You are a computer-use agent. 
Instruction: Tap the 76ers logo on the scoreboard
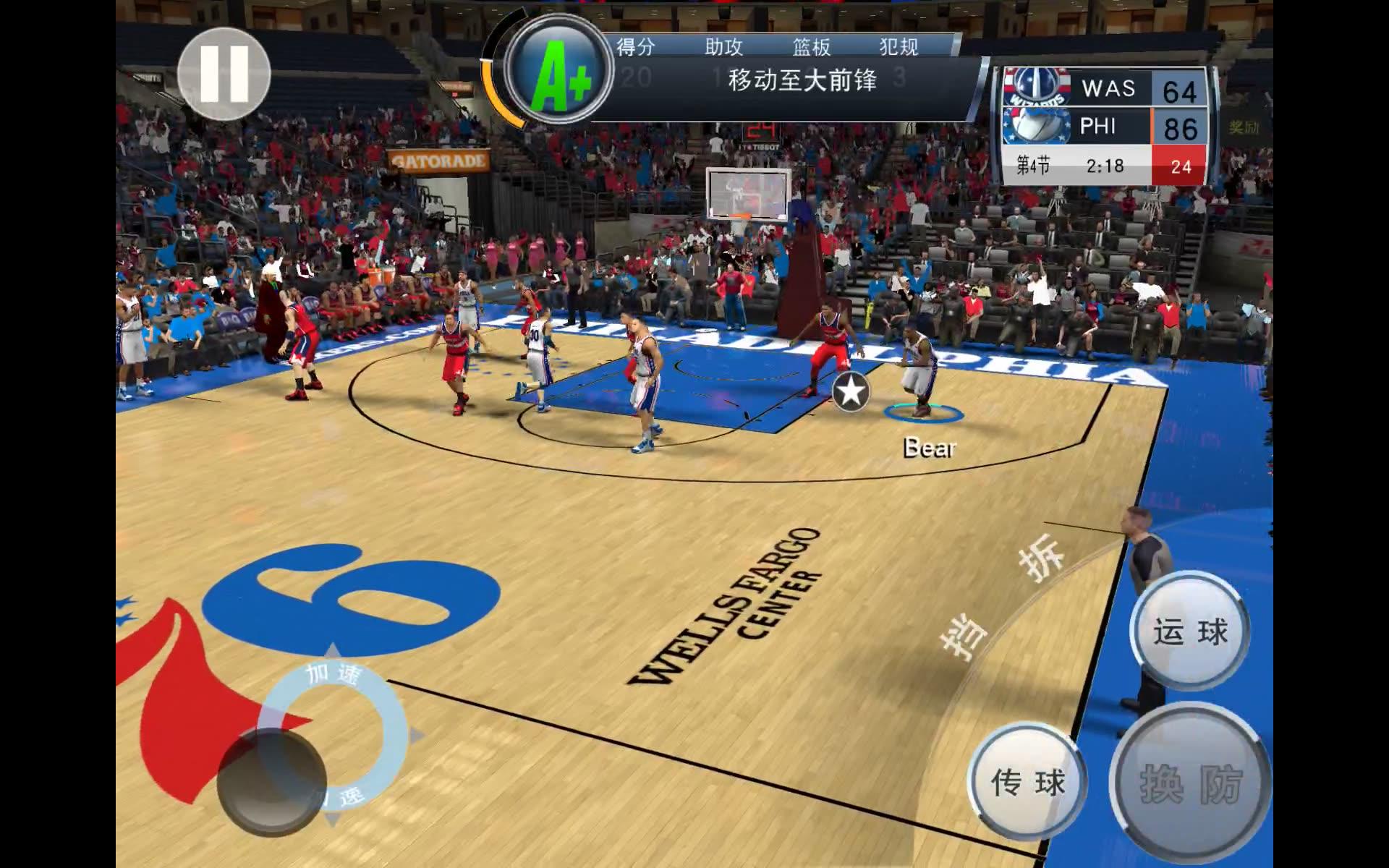tap(1036, 126)
